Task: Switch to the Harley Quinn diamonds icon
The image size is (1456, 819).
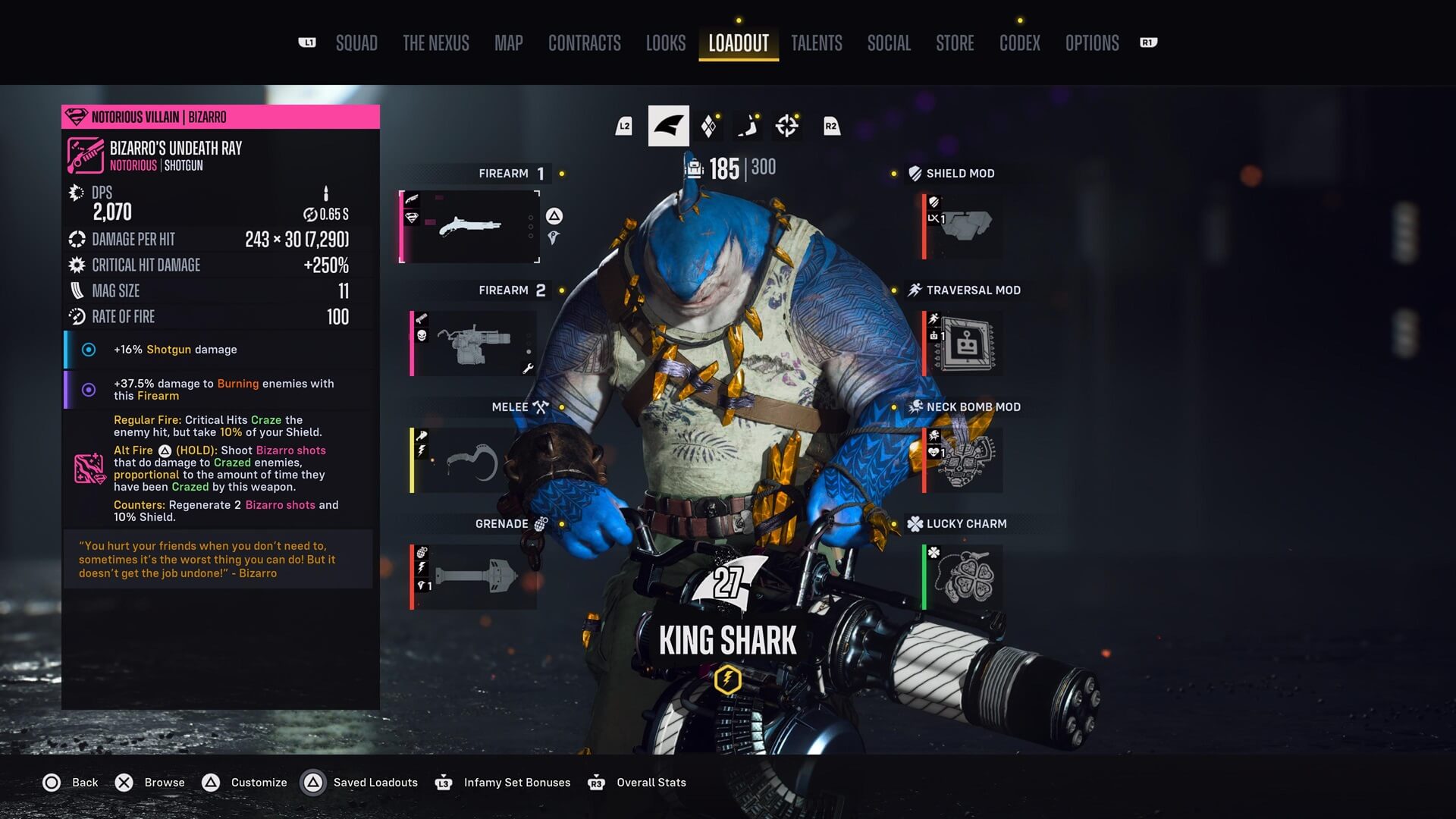Action: [709, 126]
